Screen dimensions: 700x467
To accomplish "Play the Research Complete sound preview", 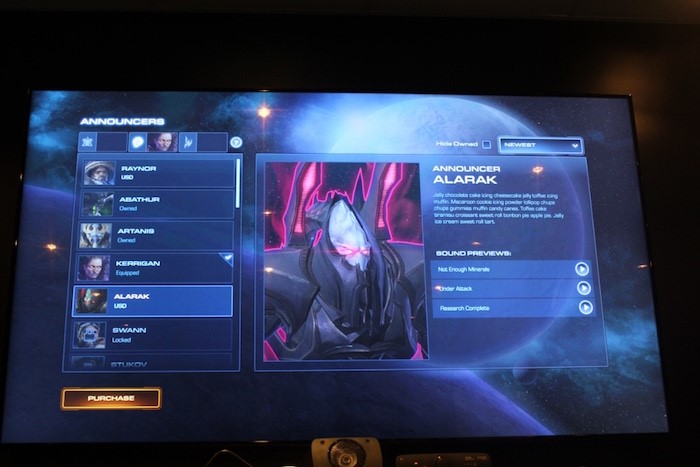I will point(583,307).
